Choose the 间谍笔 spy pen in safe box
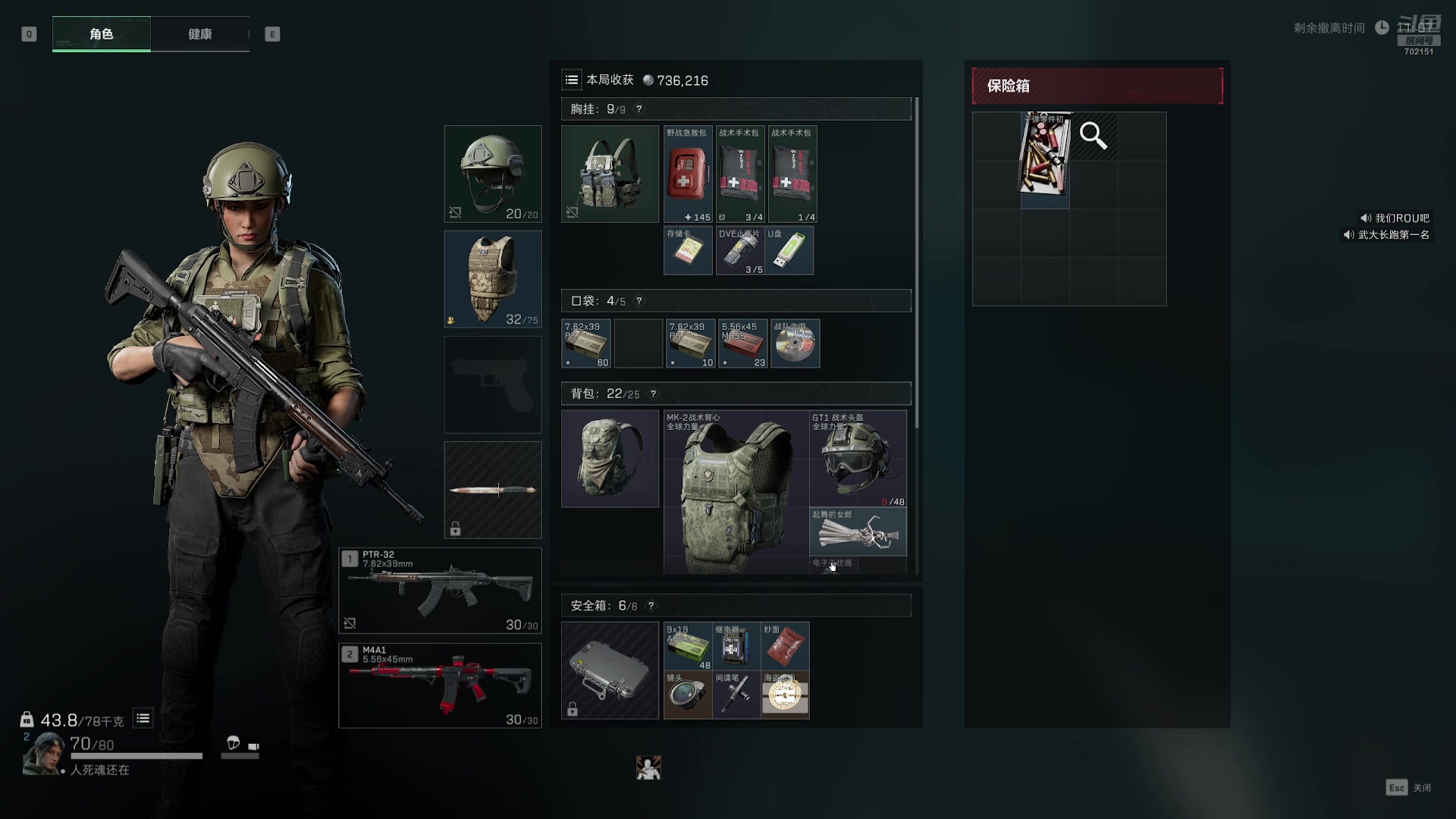Screen dimensions: 1456x819 click(x=736, y=695)
